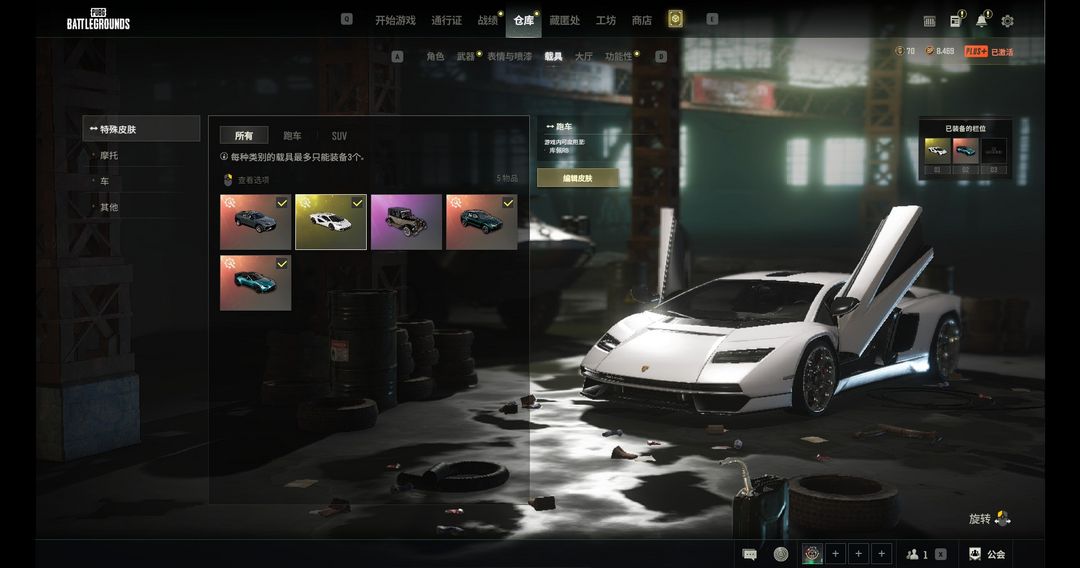The width and height of the screenshot is (1080, 568).
Task: Go to the 通行证 pass page
Action: [x=446, y=20]
